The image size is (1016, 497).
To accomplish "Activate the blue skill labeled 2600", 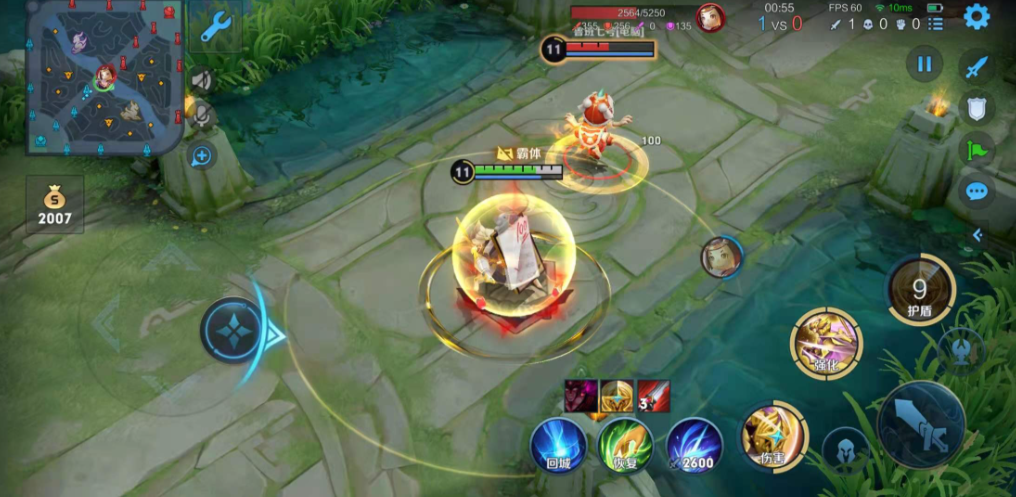I will coord(694,445).
